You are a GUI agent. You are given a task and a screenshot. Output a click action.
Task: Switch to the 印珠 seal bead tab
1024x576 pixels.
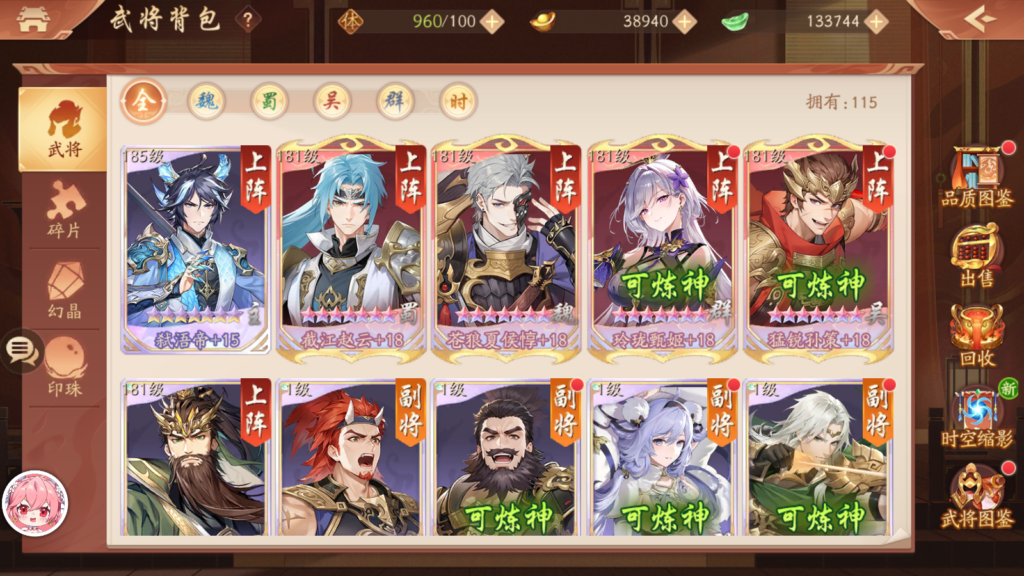[64, 367]
